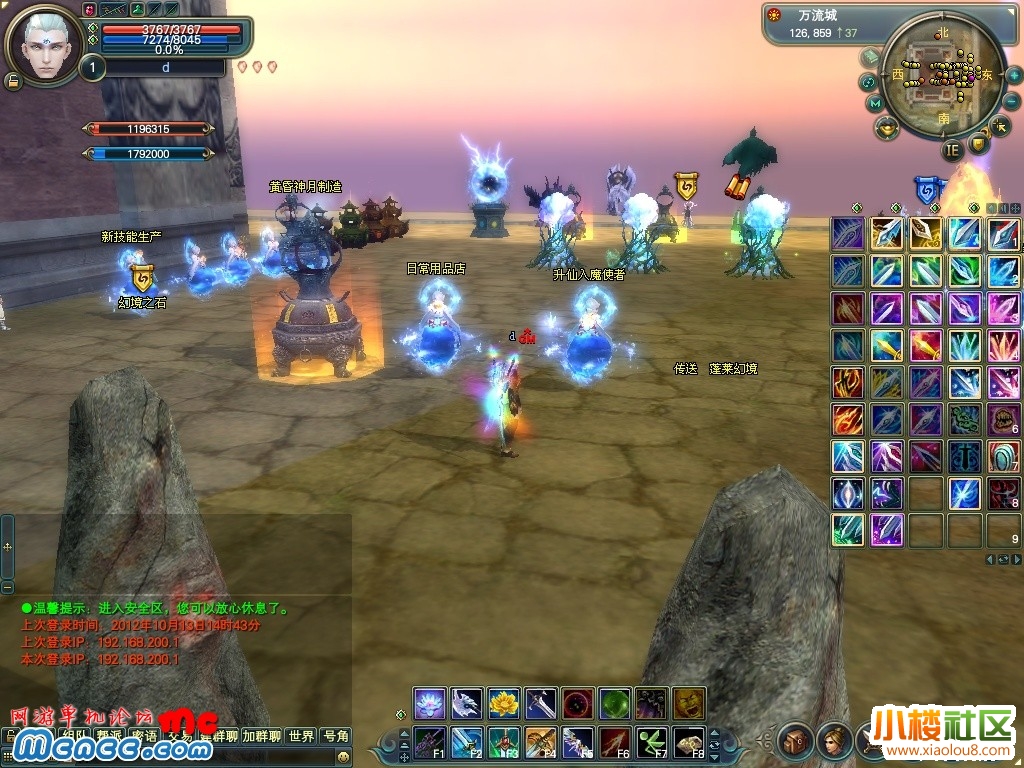This screenshot has height=768, width=1024.
Task: Select the F8 hotbar item slot
Action: click(689, 743)
